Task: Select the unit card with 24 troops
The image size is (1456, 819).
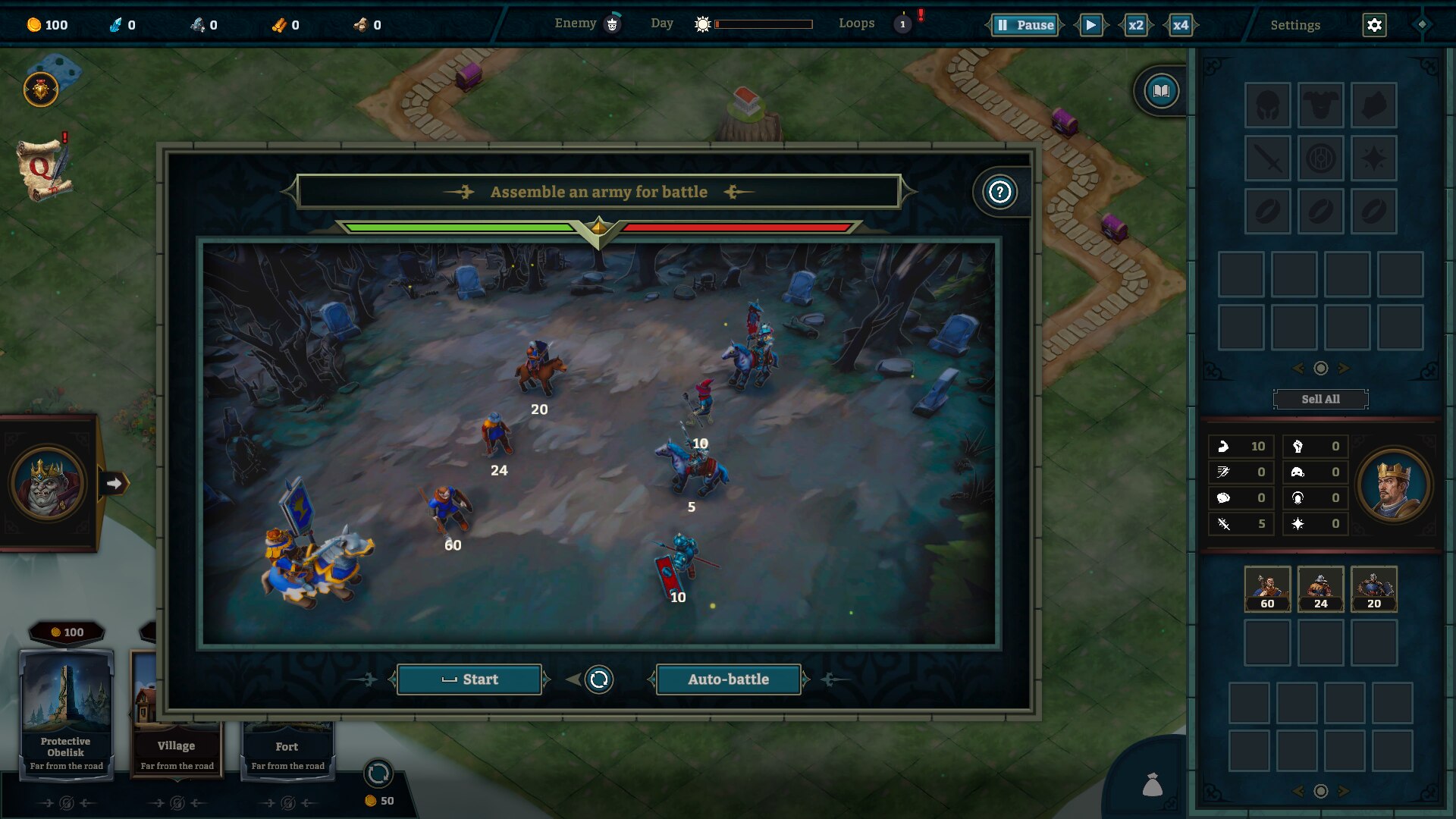Action: 1320,588
